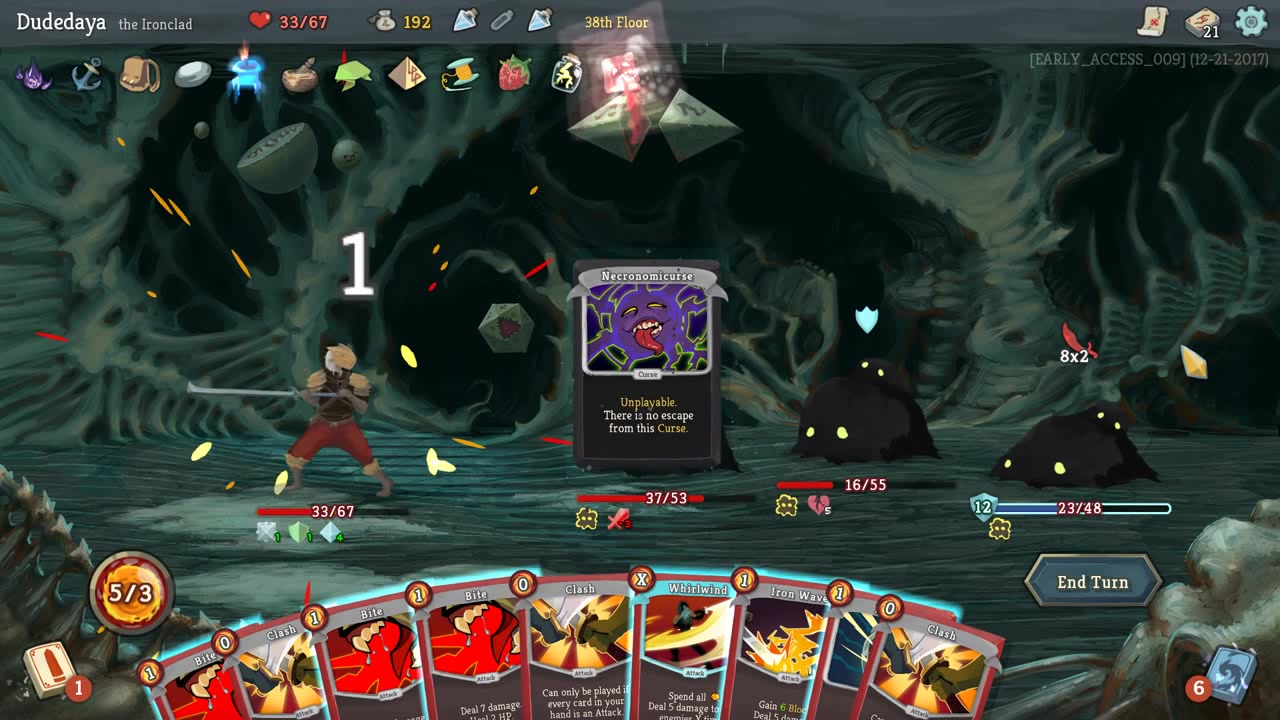
Task: View the deck of 21 cards
Action: click(1201, 22)
